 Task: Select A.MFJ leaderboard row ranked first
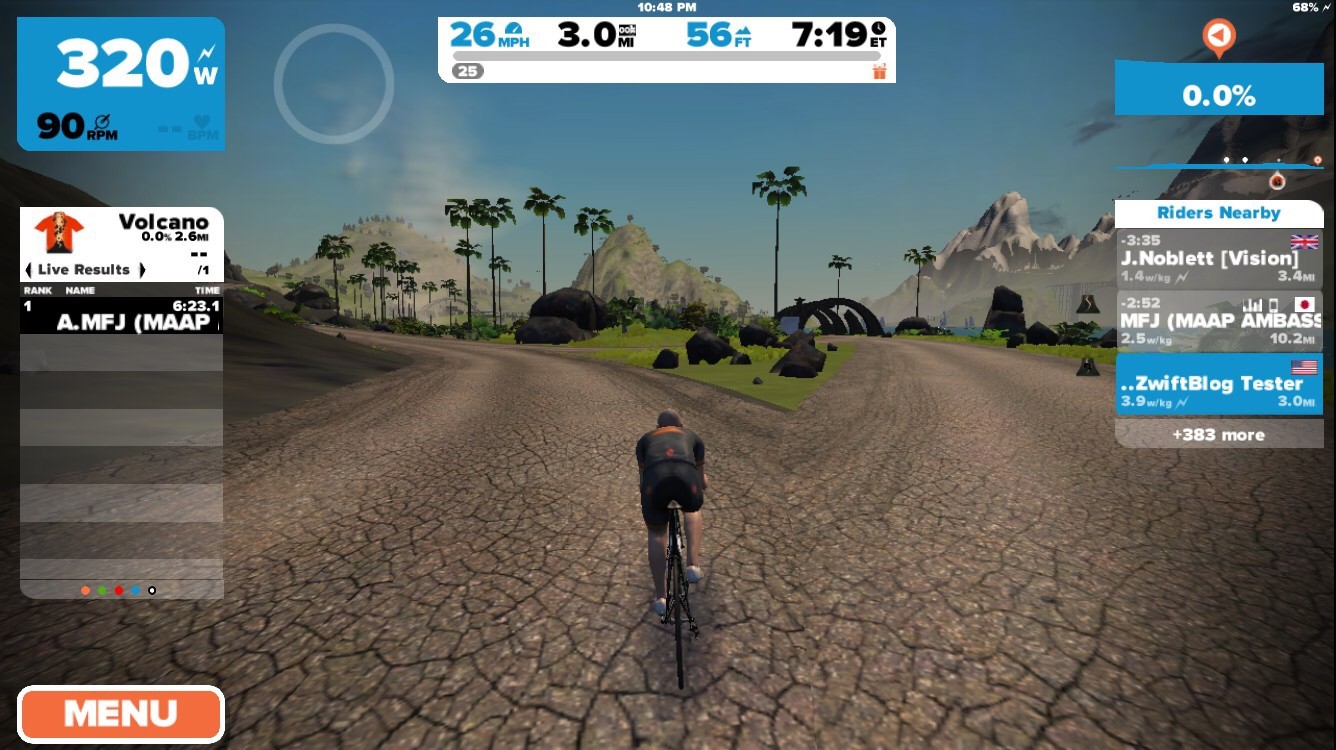121,315
